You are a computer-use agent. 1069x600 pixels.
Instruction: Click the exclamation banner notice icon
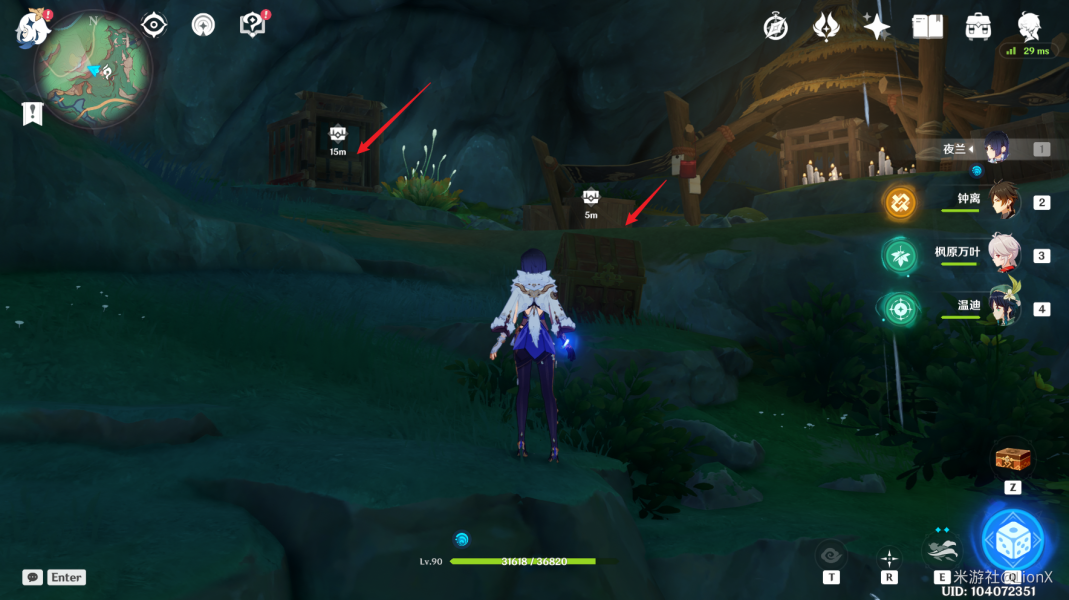pyautogui.click(x=33, y=113)
